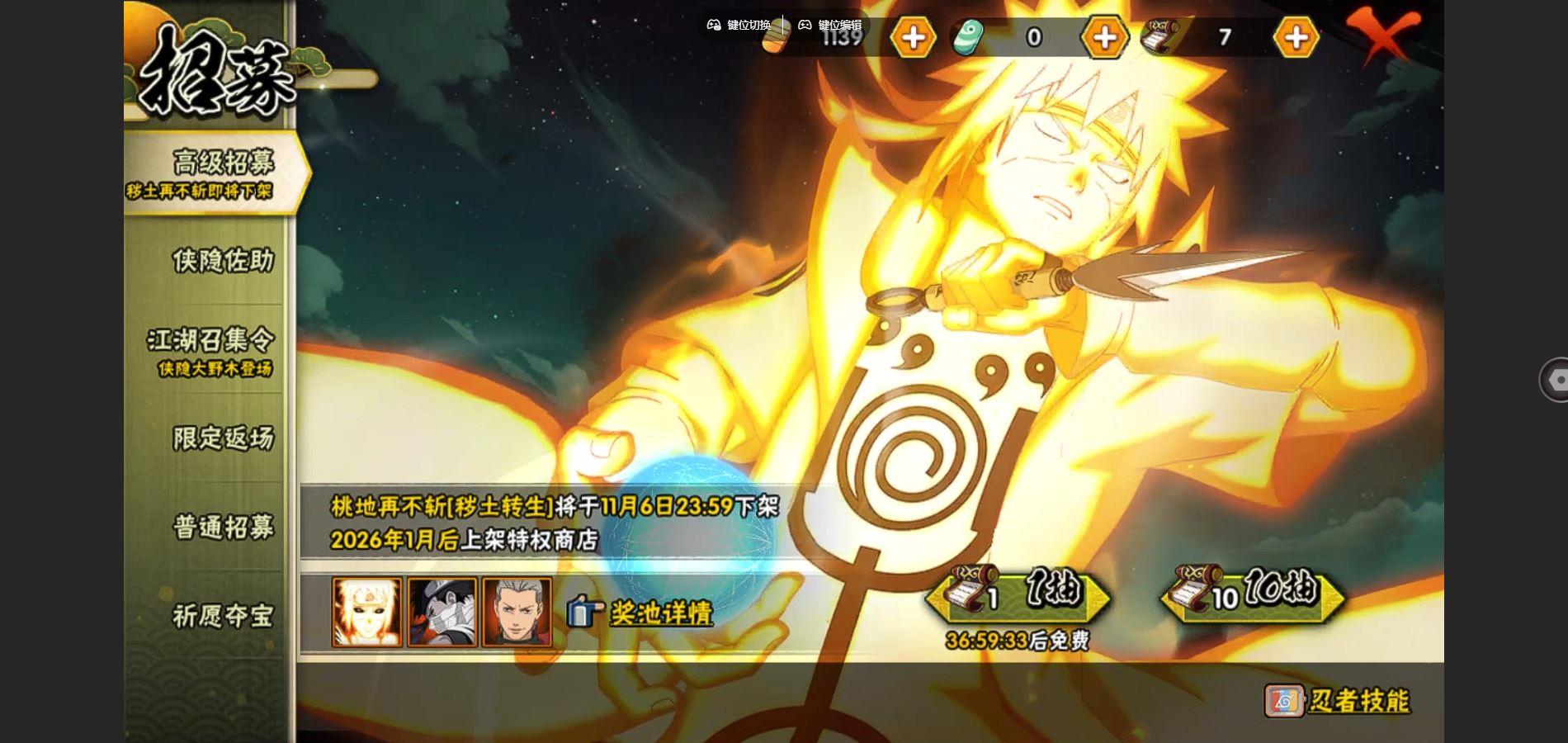The height and width of the screenshot is (743, 1568).
Task: Open the 普通招募 tab
Action: tap(222, 527)
